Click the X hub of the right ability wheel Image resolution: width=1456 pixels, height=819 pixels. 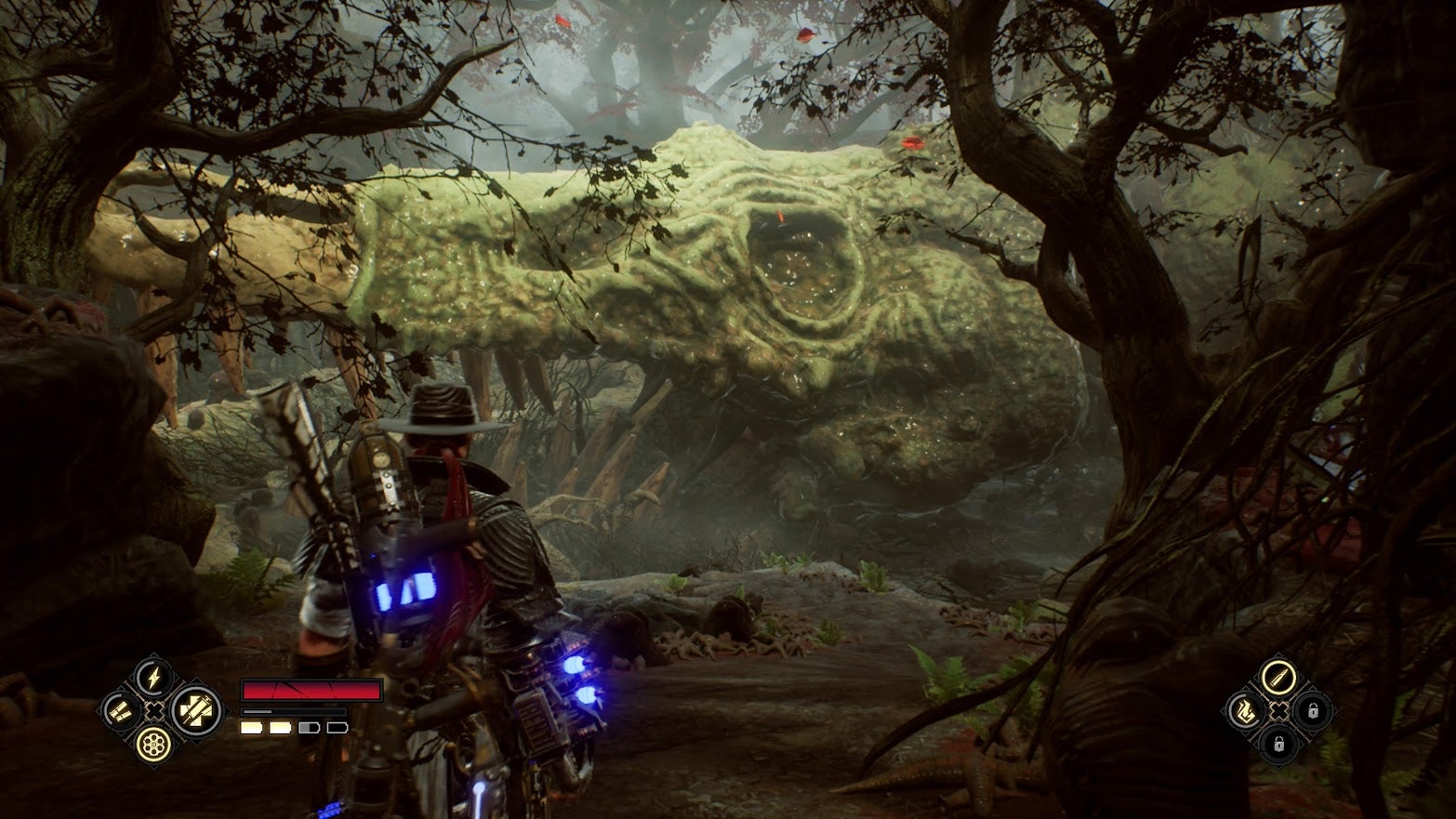pyautogui.click(x=1279, y=710)
